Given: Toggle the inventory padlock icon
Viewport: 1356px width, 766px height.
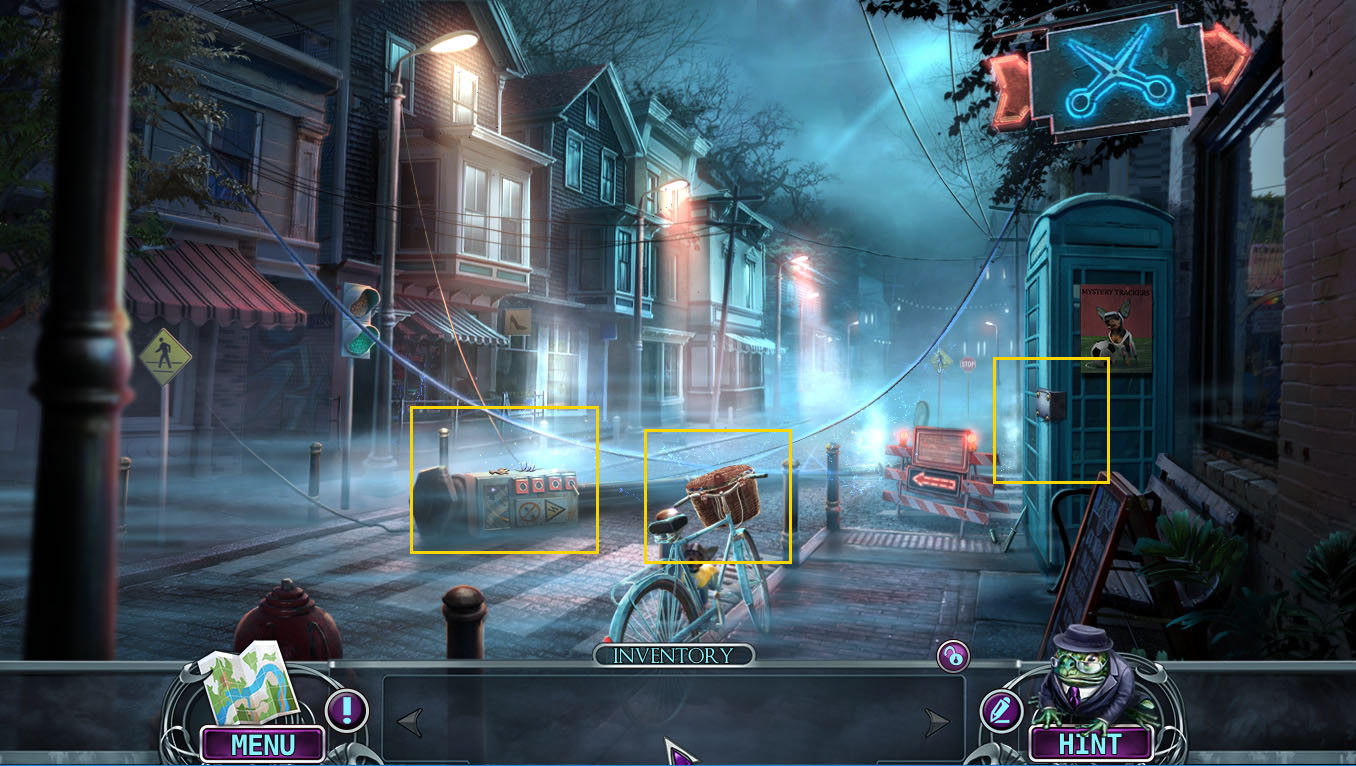Looking at the screenshot, I should (953, 656).
